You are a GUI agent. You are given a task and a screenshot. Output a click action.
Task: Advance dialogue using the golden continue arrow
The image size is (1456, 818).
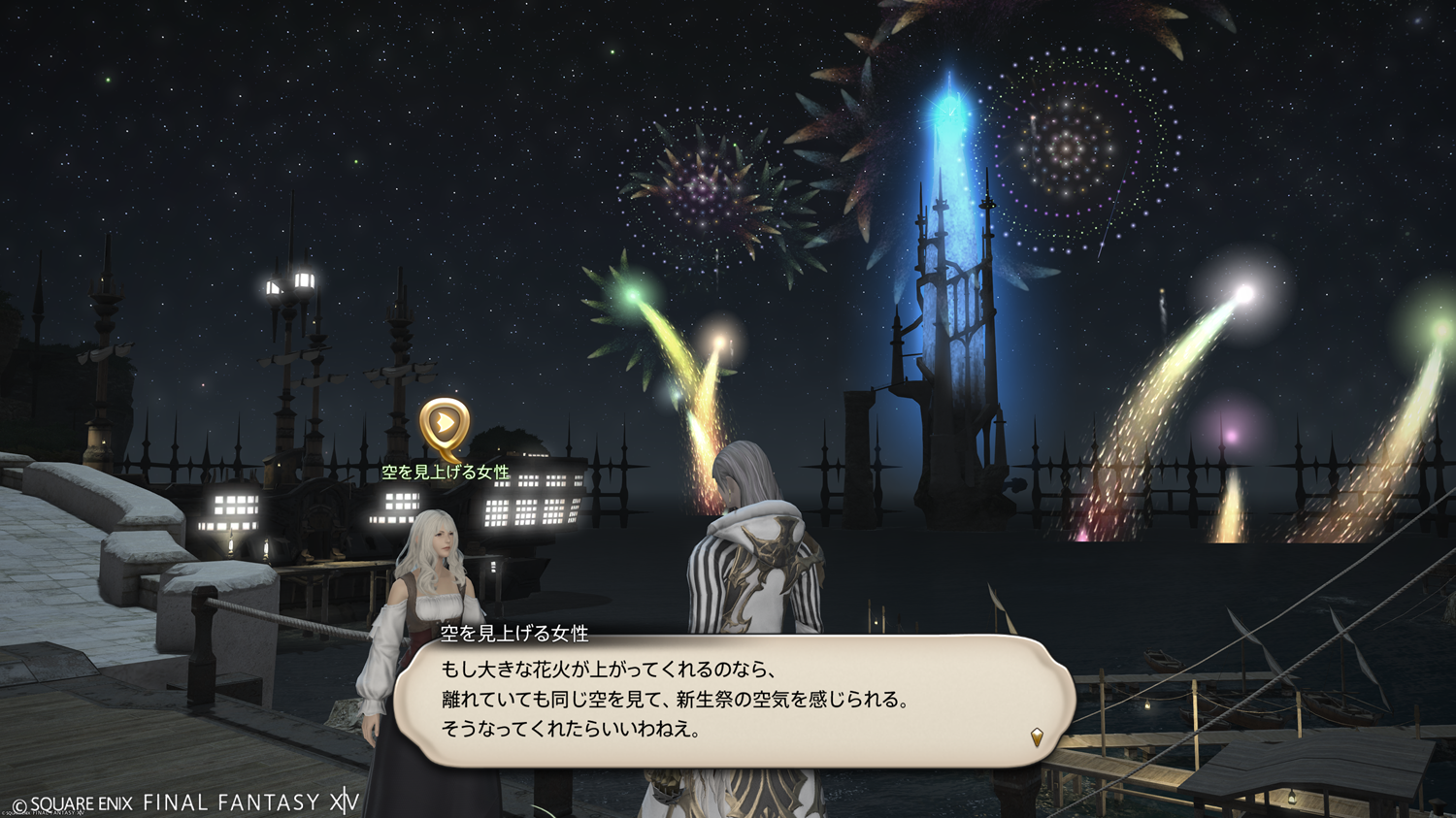pos(1037,737)
